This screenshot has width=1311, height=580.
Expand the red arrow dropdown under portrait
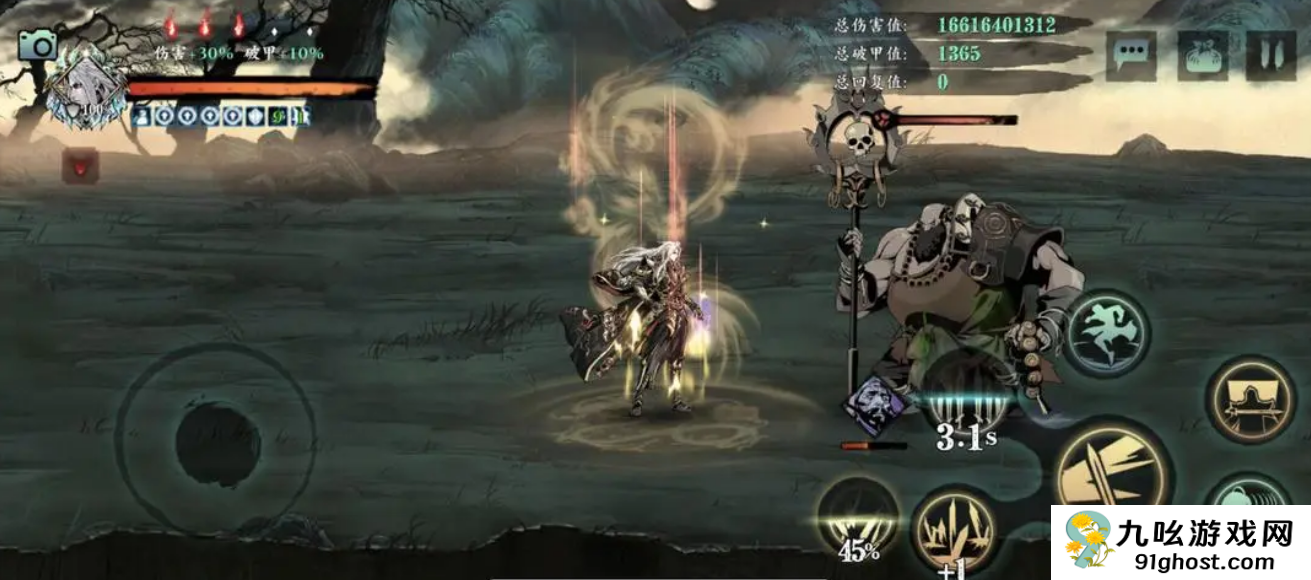[x=80, y=165]
